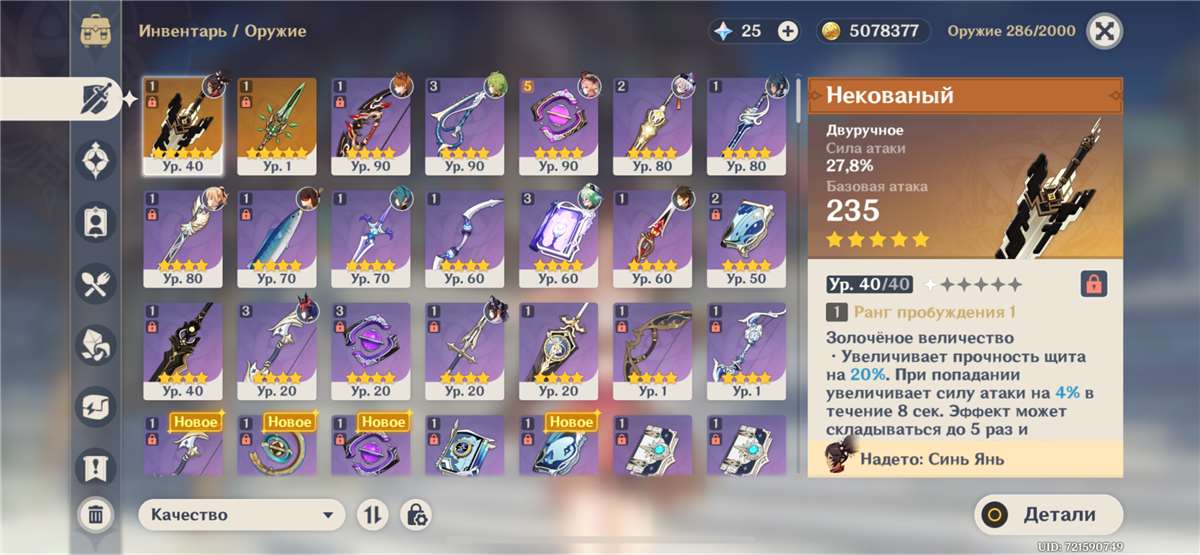Image resolution: width=1200 pixels, height=555 pixels.
Task: Open the Детали weapon details
Action: [1048, 516]
